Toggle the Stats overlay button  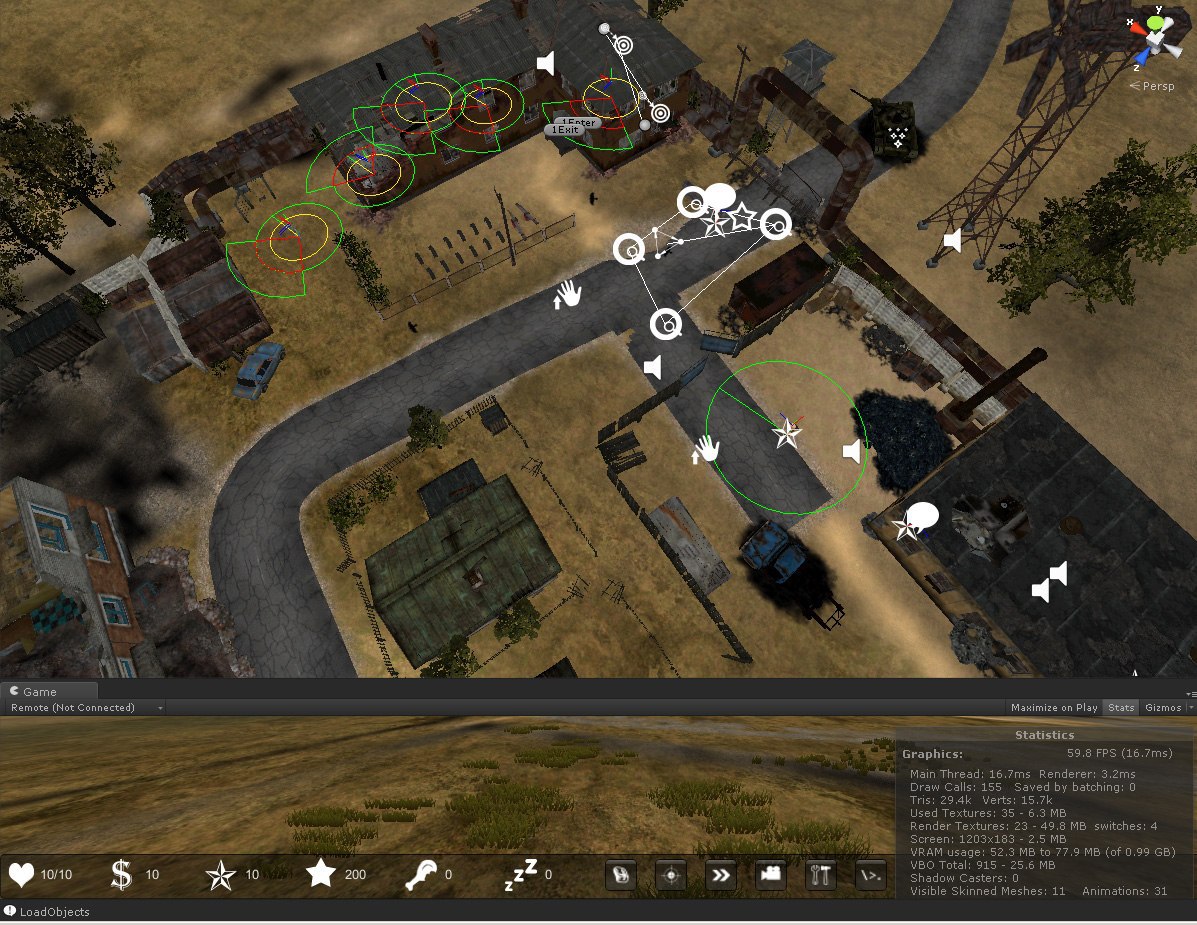pyautogui.click(x=1121, y=708)
